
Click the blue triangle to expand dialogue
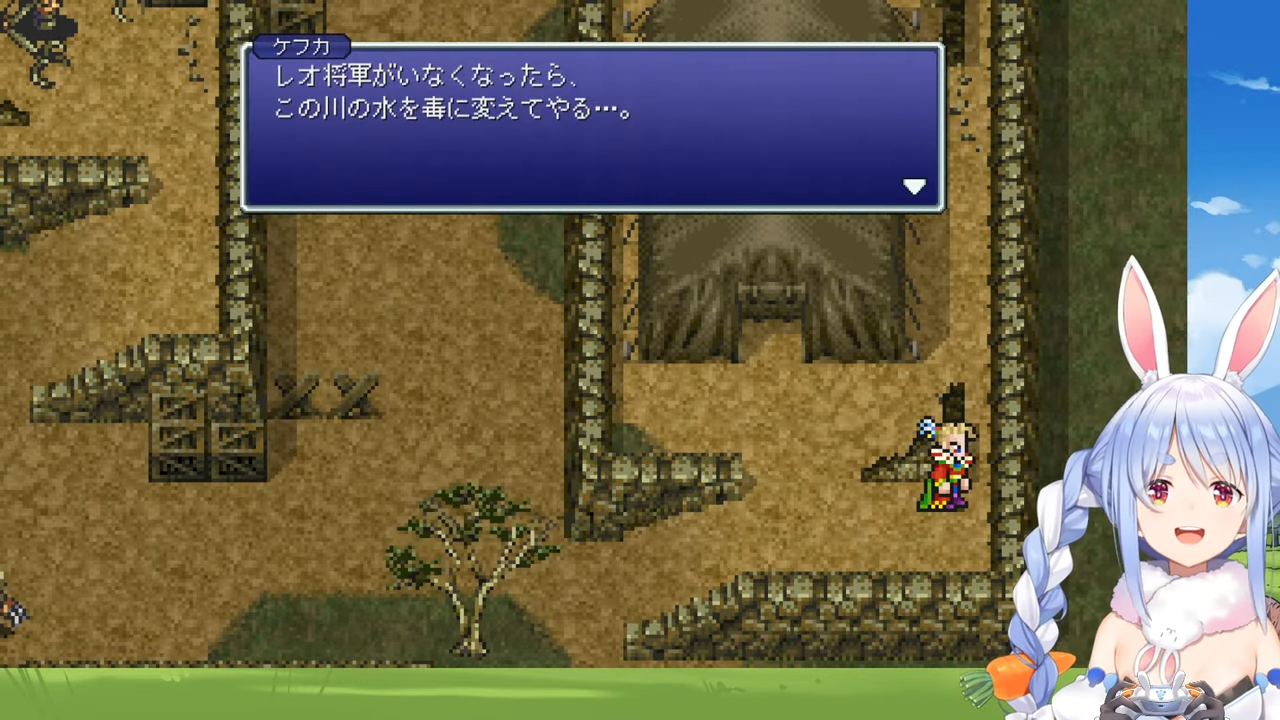click(915, 186)
